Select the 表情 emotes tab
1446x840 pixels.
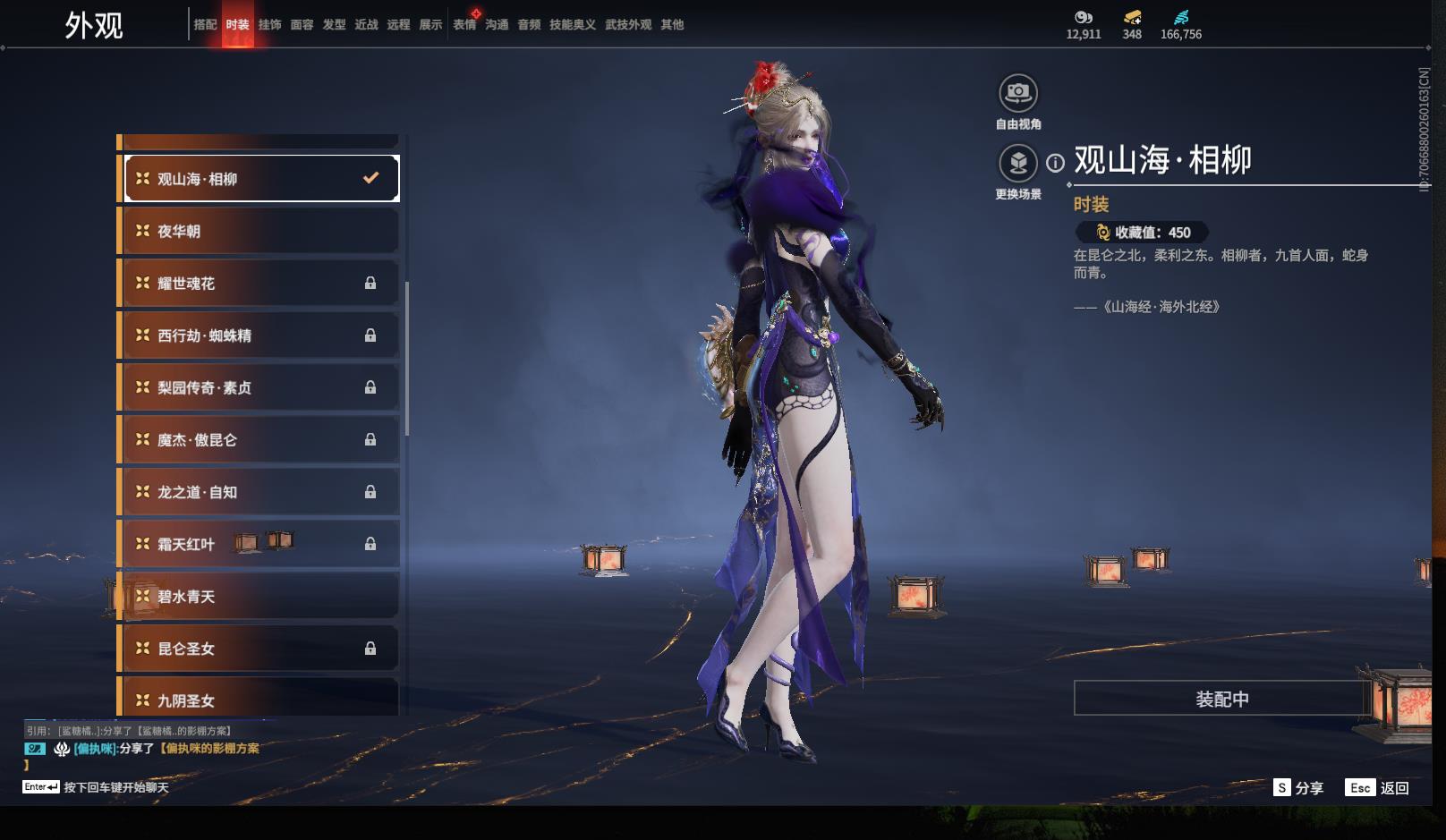[464, 25]
